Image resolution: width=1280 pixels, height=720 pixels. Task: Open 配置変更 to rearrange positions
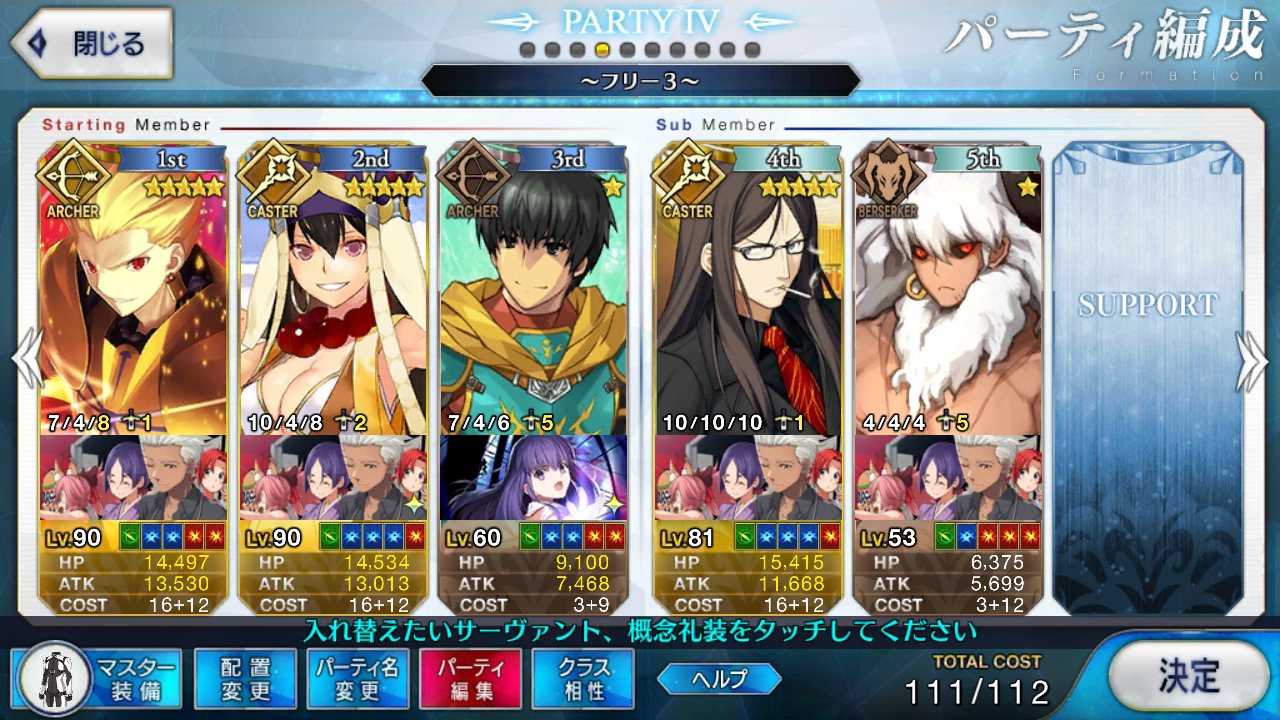pyautogui.click(x=245, y=678)
